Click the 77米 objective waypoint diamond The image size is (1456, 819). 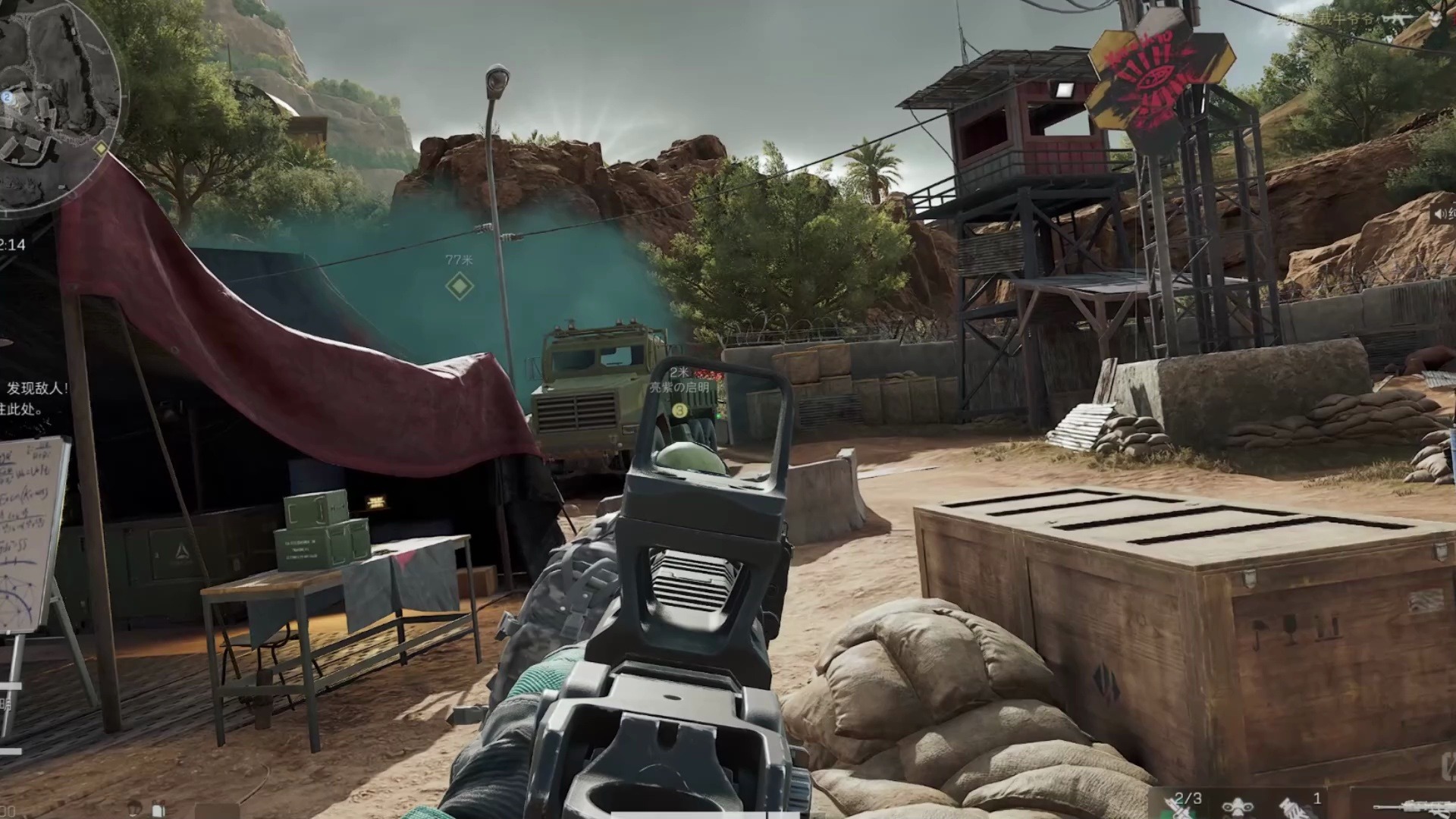(x=459, y=287)
